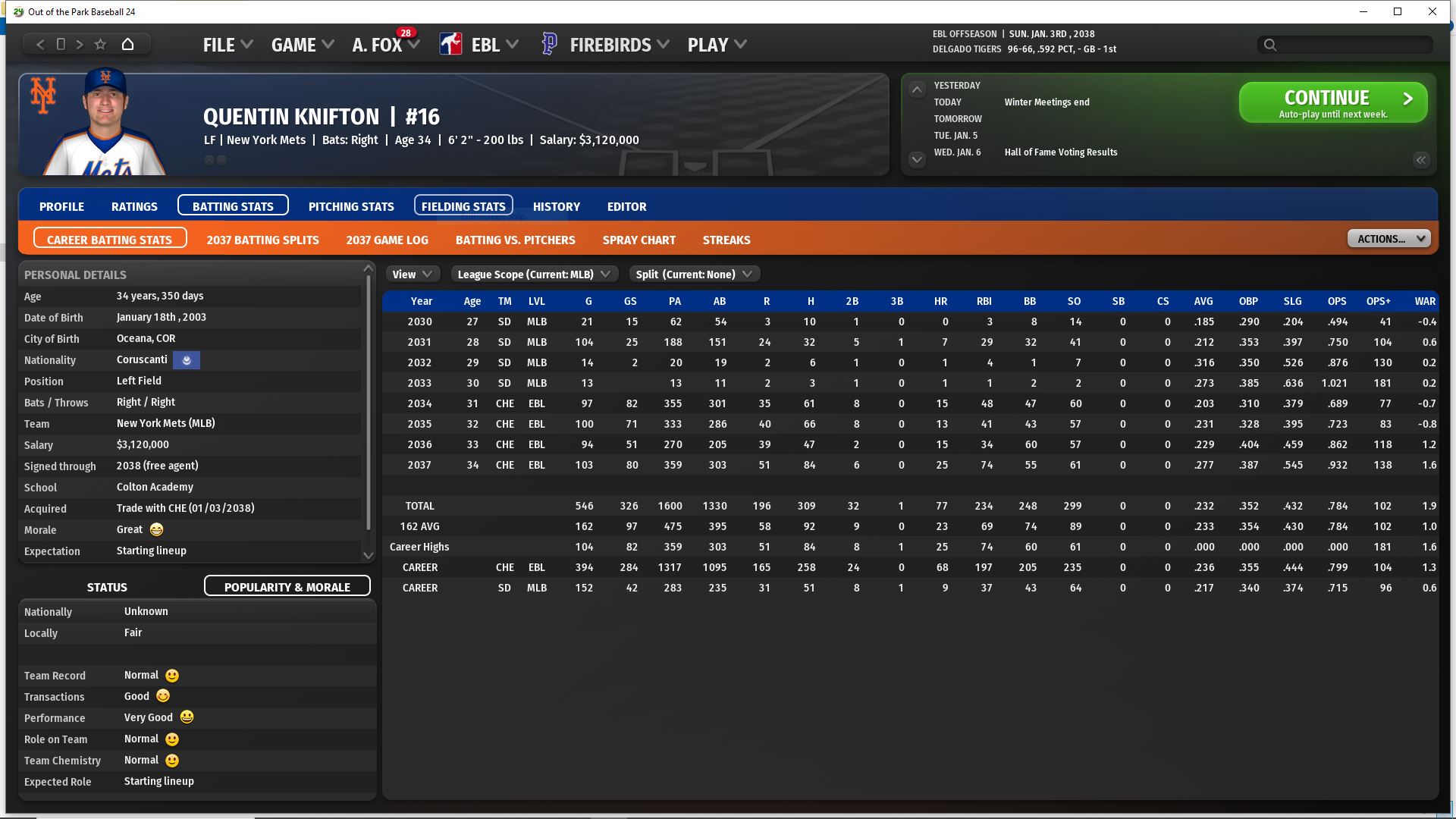Open the PLAY menu
This screenshot has width=1456, height=819.
(x=717, y=45)
